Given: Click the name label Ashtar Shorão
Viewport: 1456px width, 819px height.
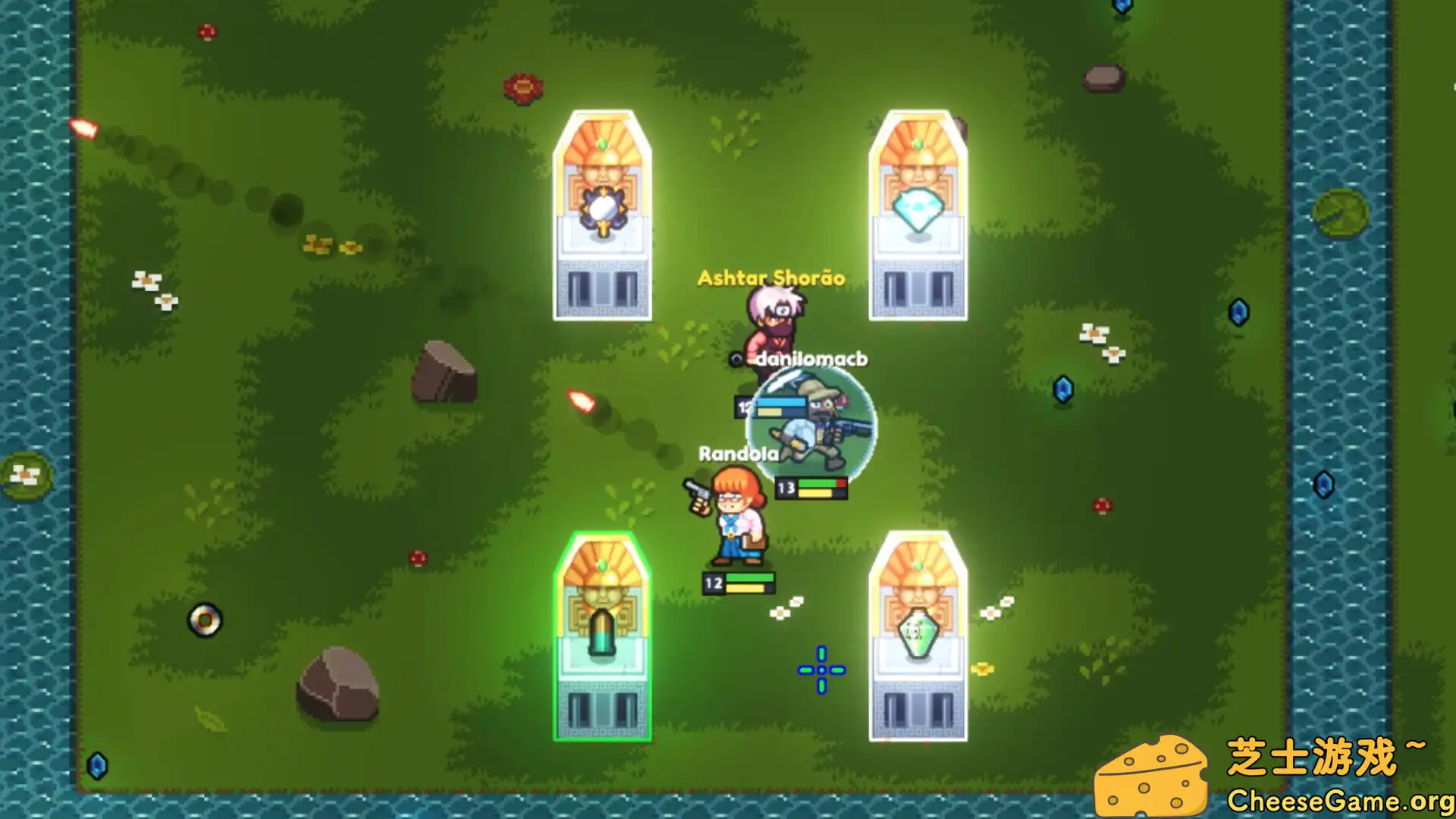Looking at the screenshot, I should (x=770, y=278).
